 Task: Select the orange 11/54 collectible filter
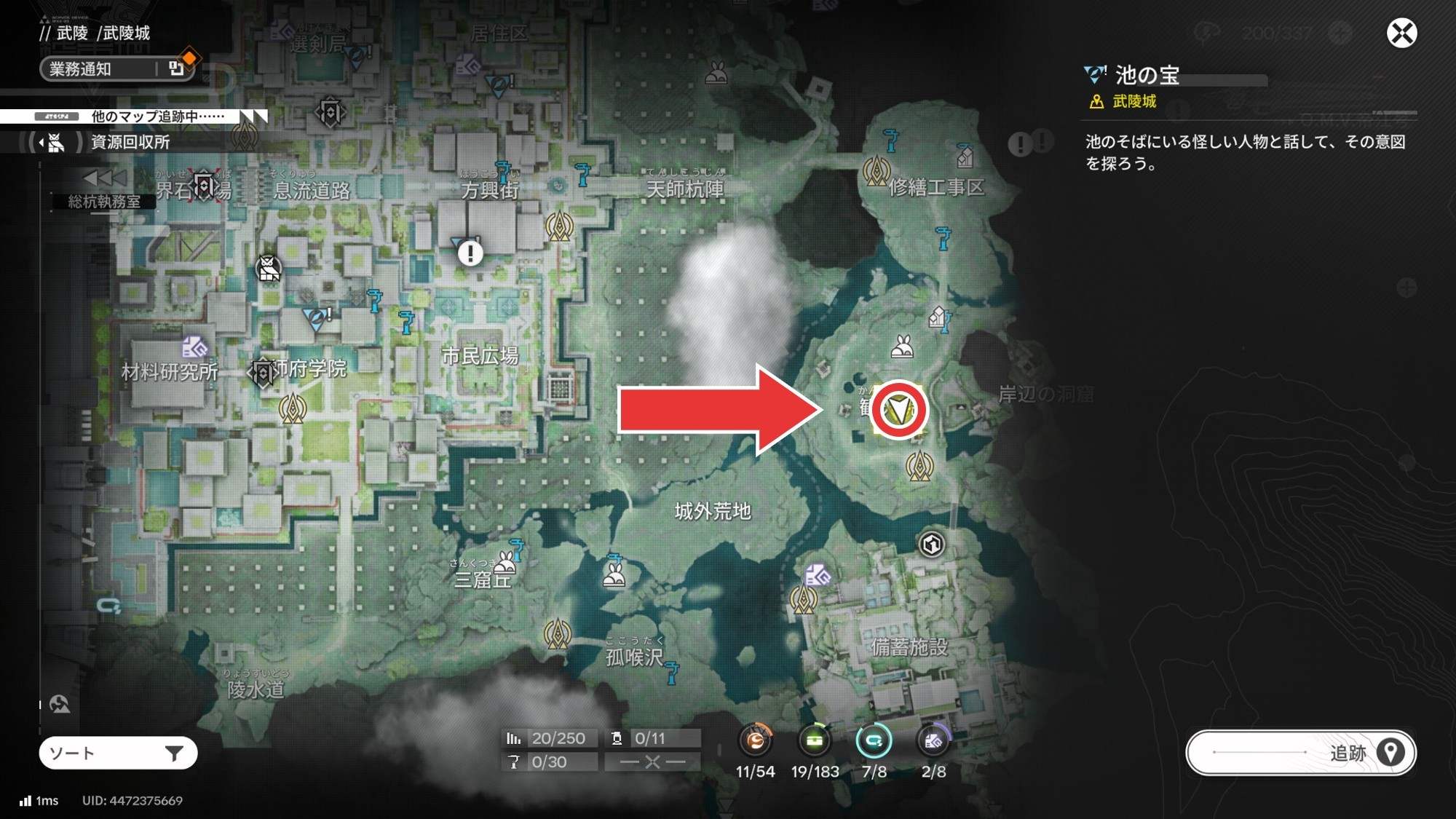756,741
